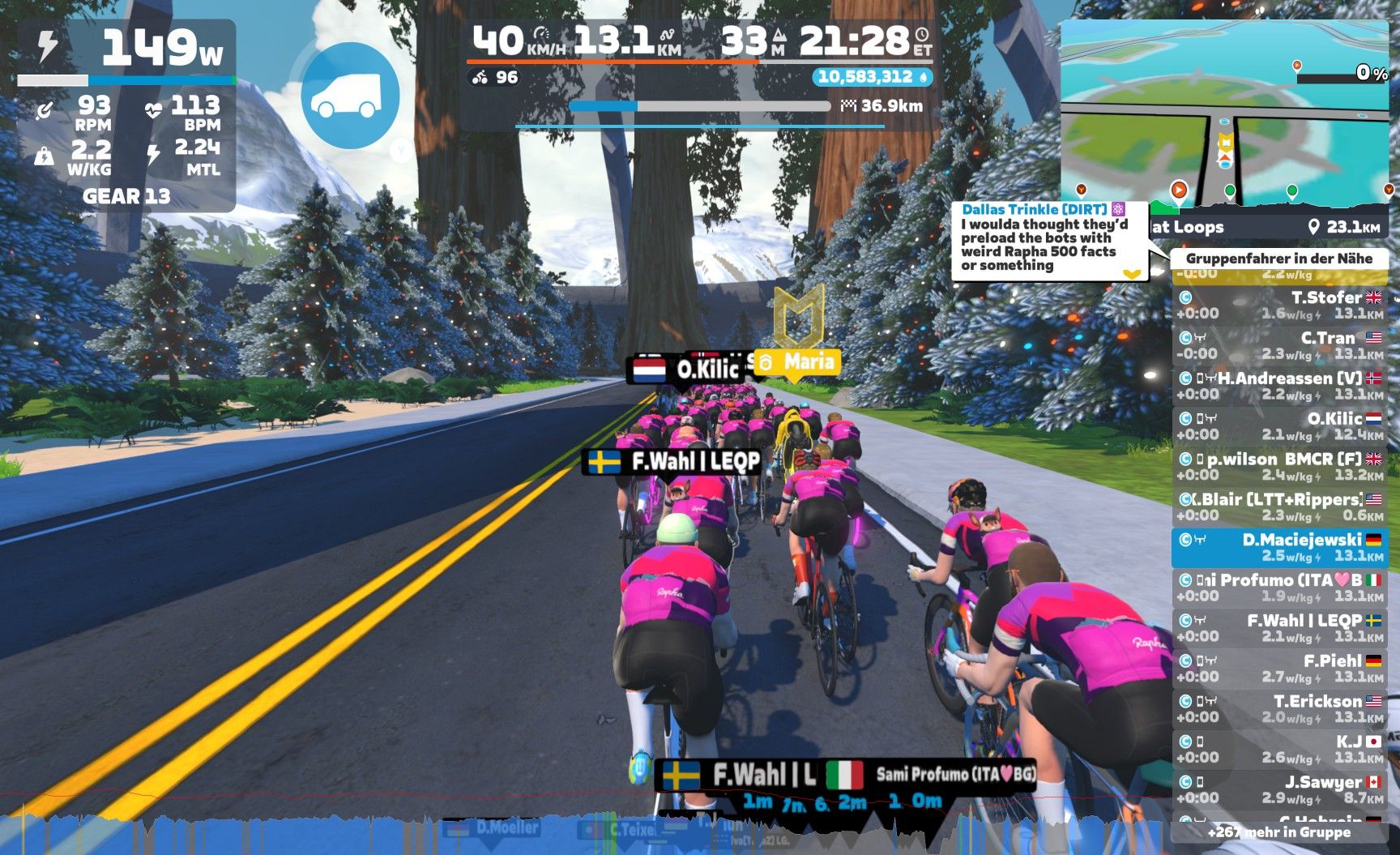The image size is (1400, 855).
Task: Open the 'Gruppenfahrer in der Nähe' list header
Action: point(1278,259)
